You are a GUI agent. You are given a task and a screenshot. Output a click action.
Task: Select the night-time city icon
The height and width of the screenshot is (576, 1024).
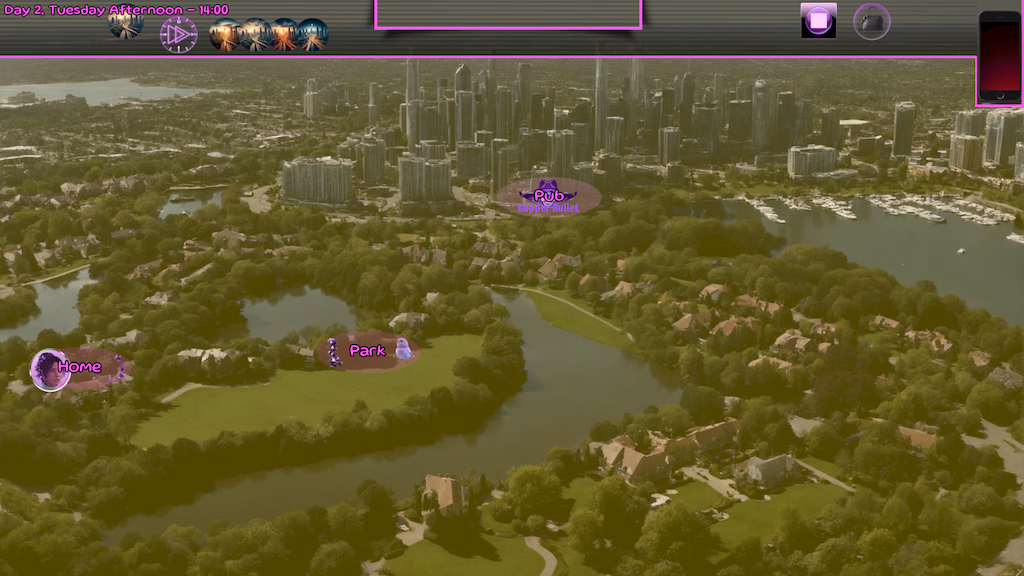point(312,35)
